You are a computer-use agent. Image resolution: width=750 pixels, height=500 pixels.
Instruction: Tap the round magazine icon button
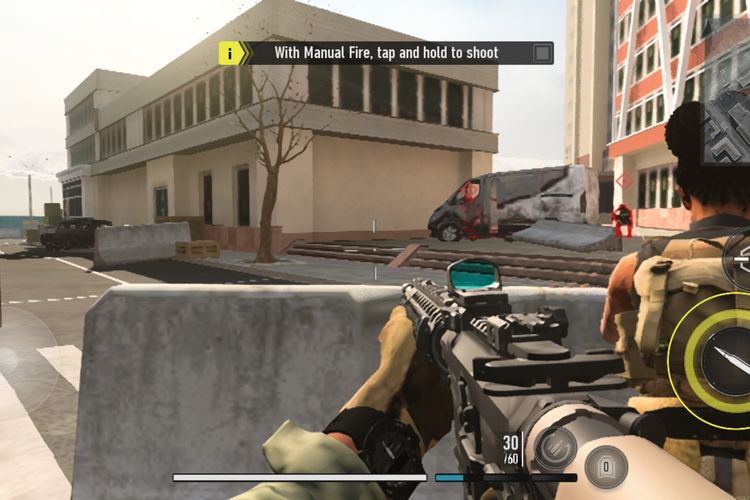(x=606, y=465)
